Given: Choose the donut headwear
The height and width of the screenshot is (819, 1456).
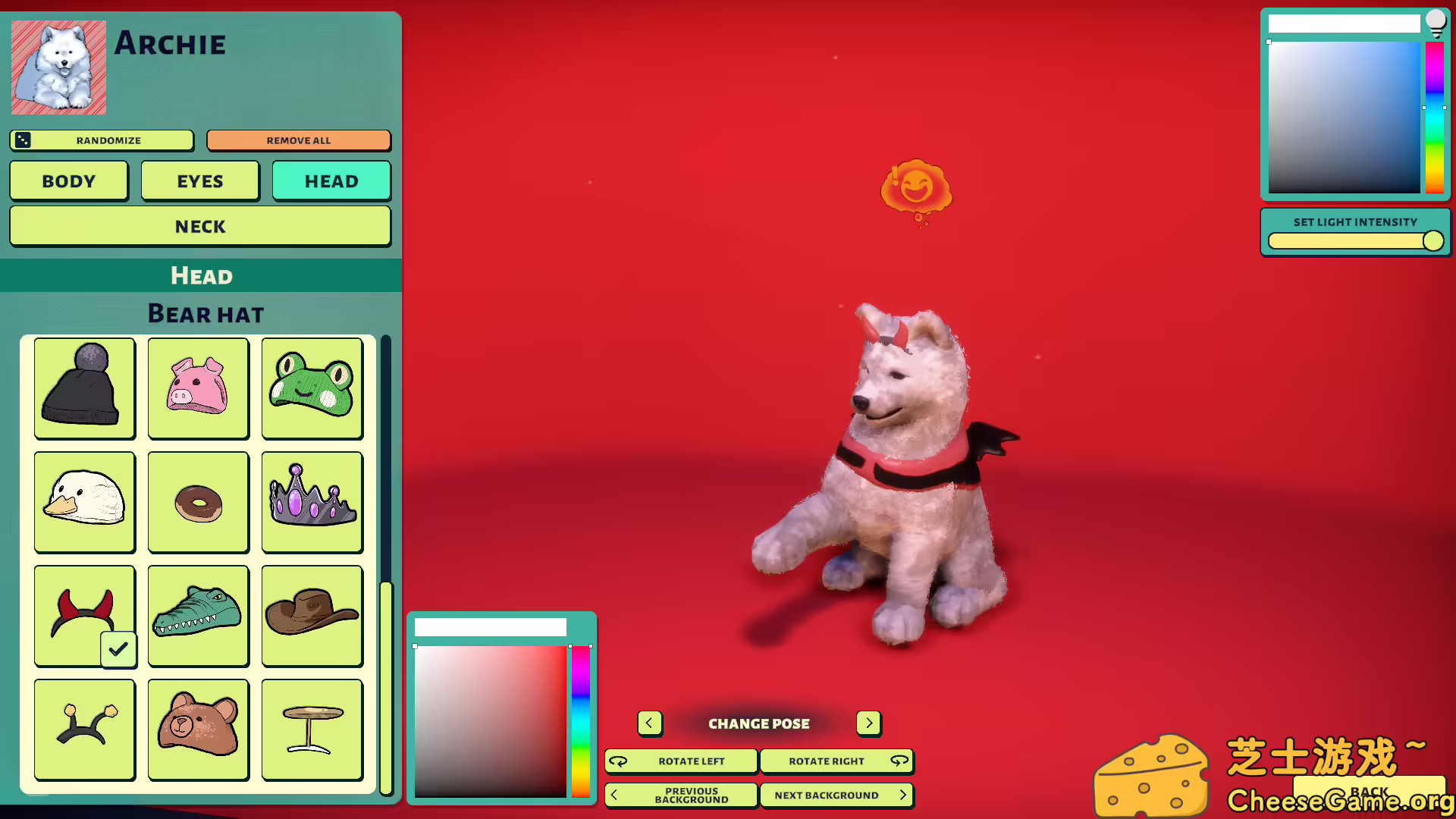Looking at the screenshot, I should coord(198,502).
